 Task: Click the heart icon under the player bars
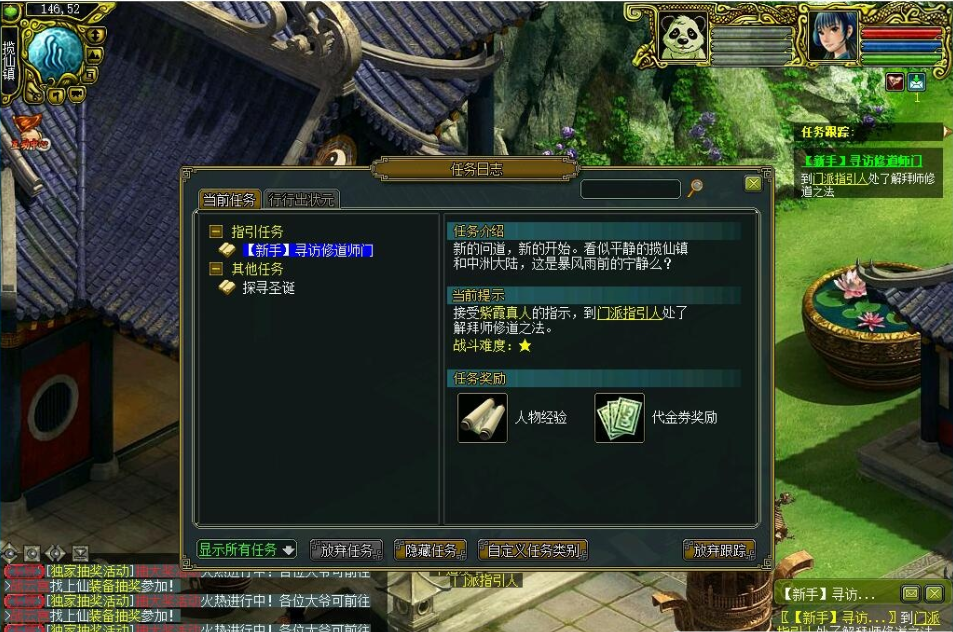tap(895, 82)
